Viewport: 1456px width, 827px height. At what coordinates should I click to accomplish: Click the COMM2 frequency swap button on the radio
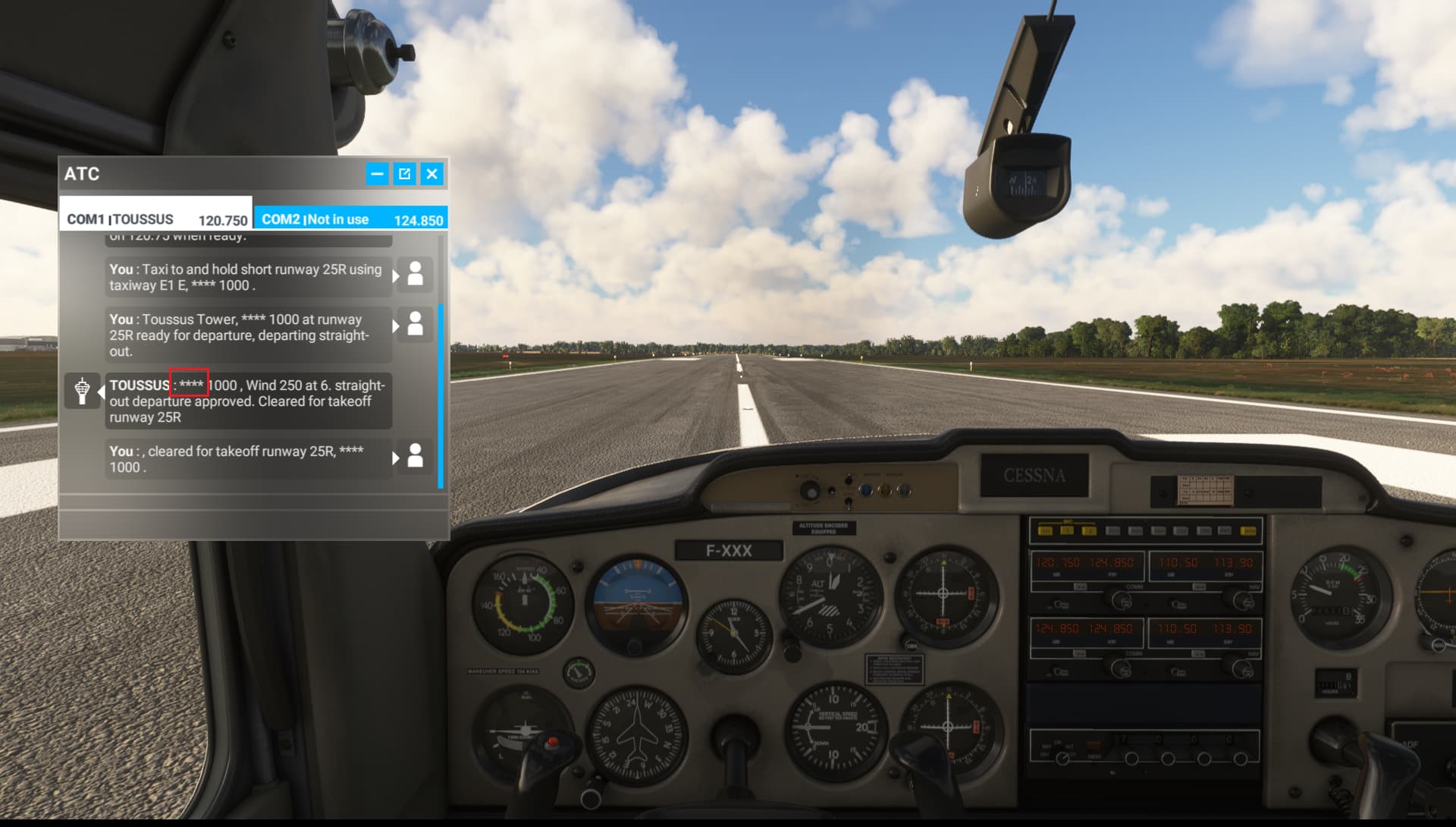pyautogui.click(x=1081, y=652)
